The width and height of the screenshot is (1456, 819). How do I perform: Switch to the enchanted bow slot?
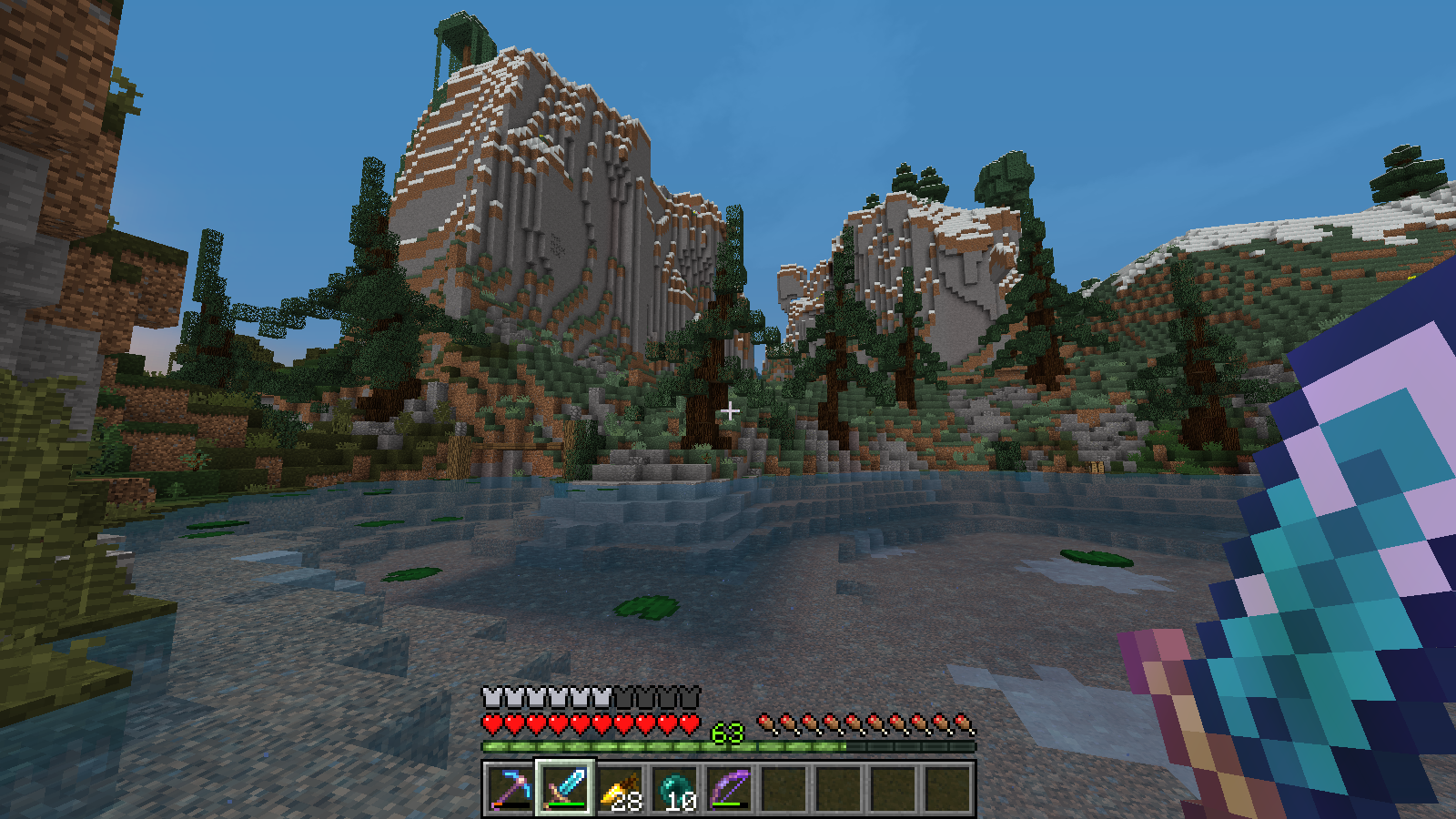click(729, 788)
